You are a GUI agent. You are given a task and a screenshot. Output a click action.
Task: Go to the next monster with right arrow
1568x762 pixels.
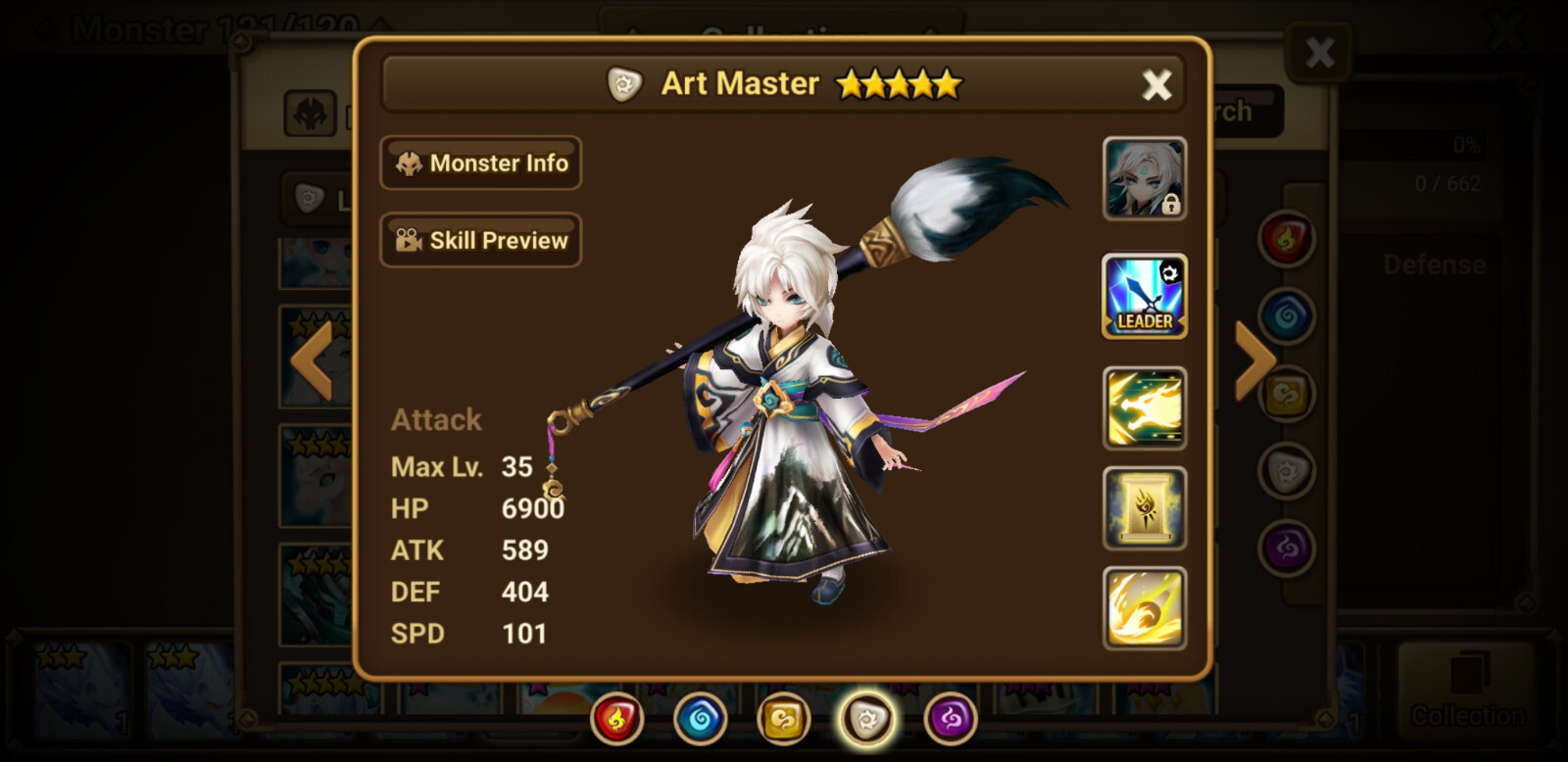tap(1252, 359)
